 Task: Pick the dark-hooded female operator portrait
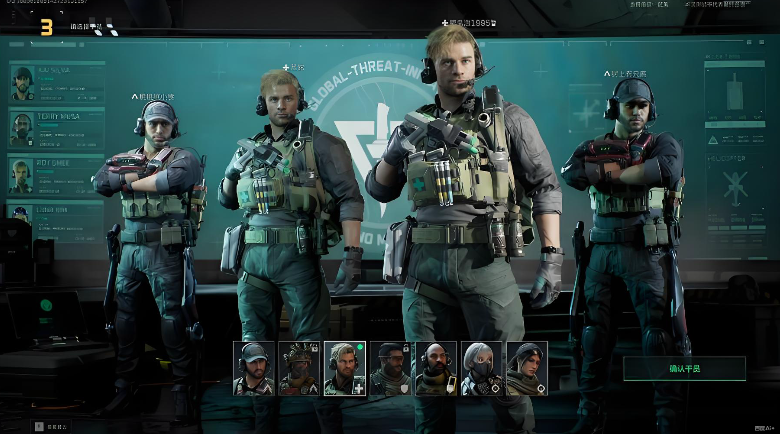(526, 368)
